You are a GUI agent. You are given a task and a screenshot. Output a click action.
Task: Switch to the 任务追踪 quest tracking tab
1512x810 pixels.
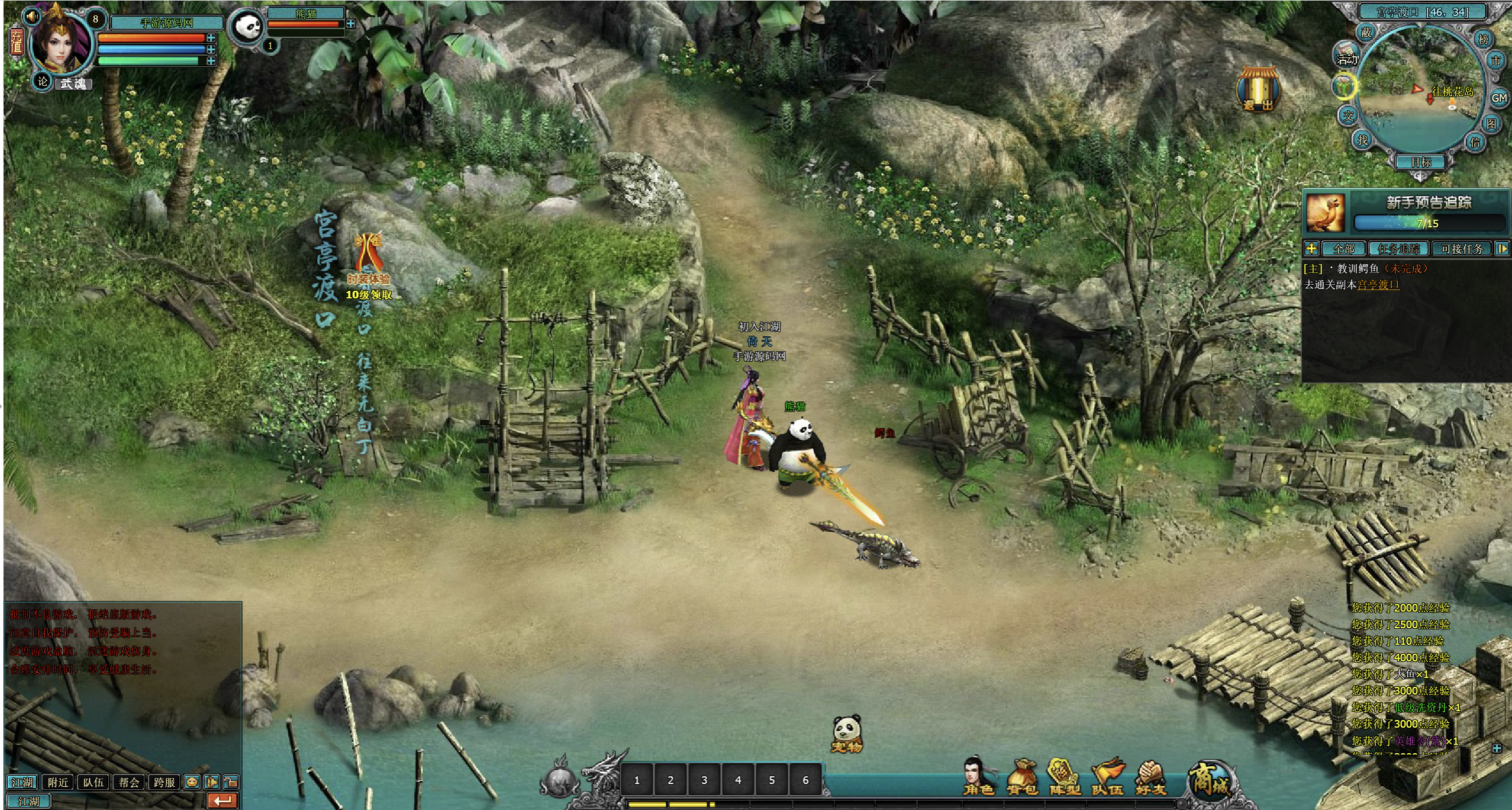[1399, 249]
